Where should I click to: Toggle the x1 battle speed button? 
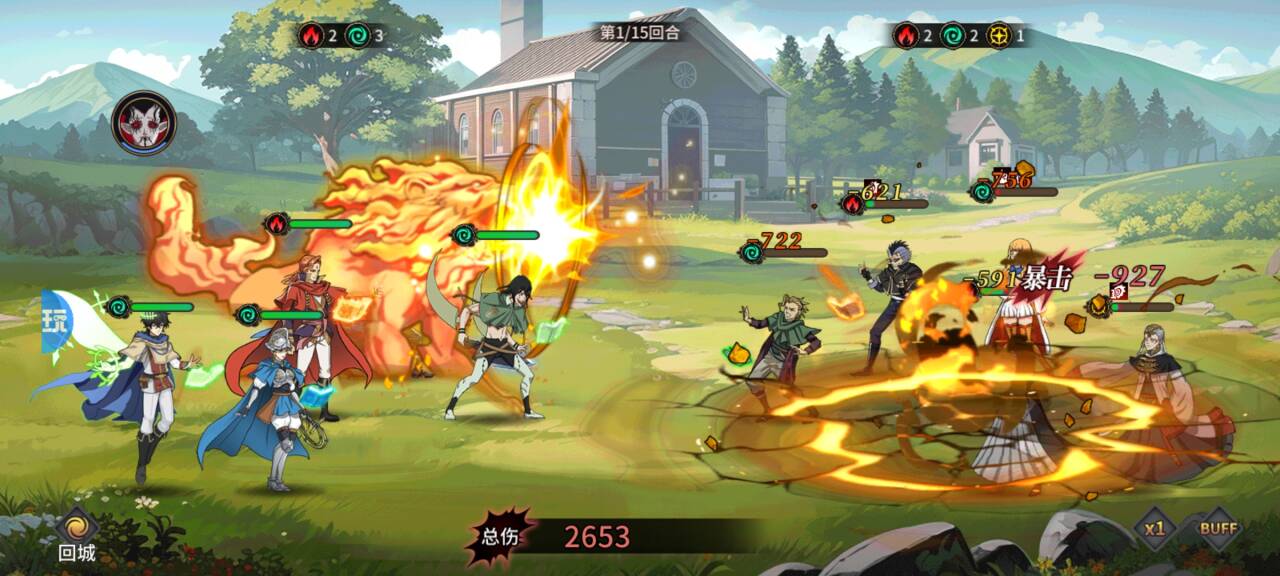(1155, 529)
